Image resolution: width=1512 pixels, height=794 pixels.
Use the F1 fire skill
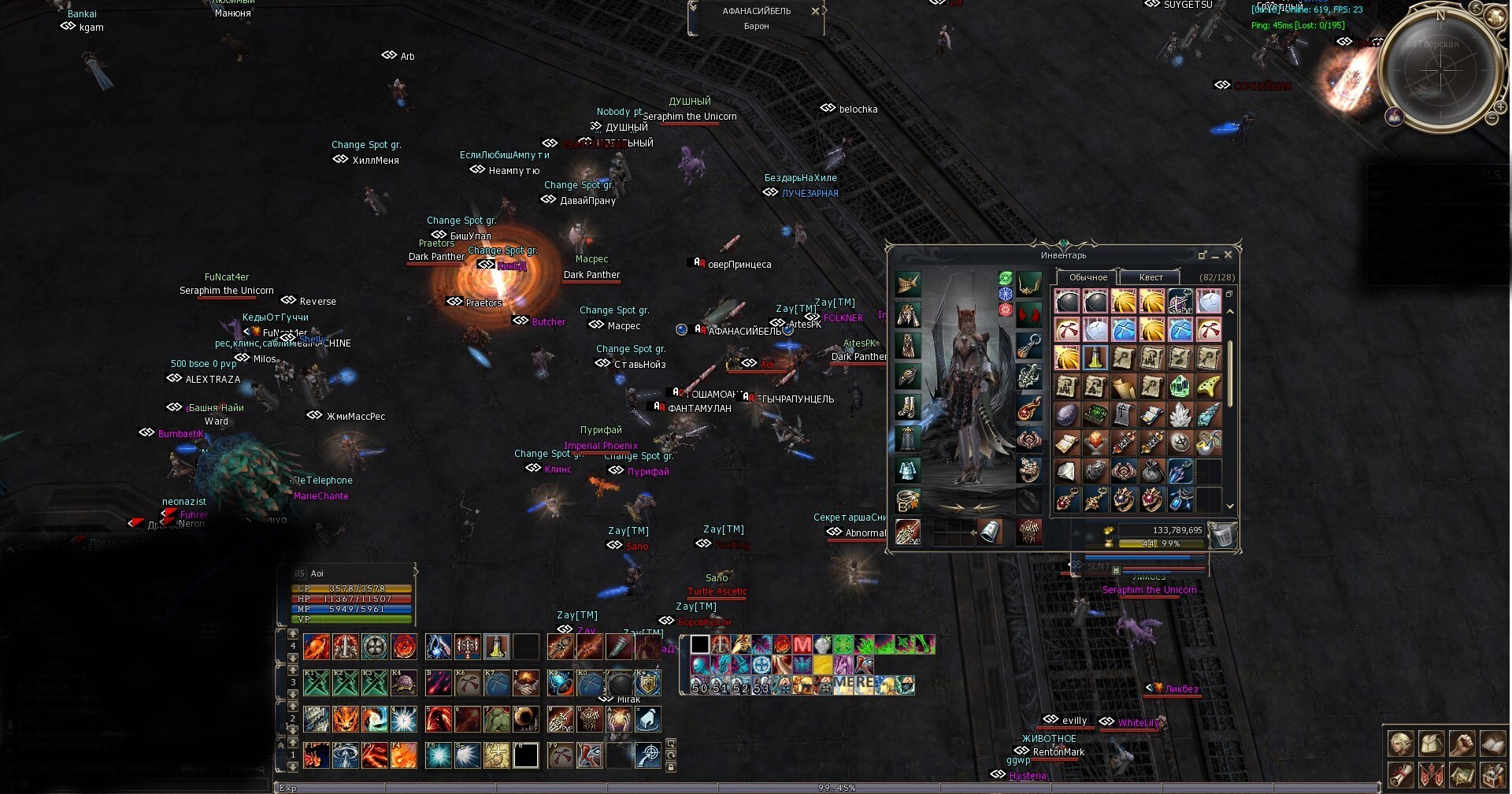click(x=316, y=755)
